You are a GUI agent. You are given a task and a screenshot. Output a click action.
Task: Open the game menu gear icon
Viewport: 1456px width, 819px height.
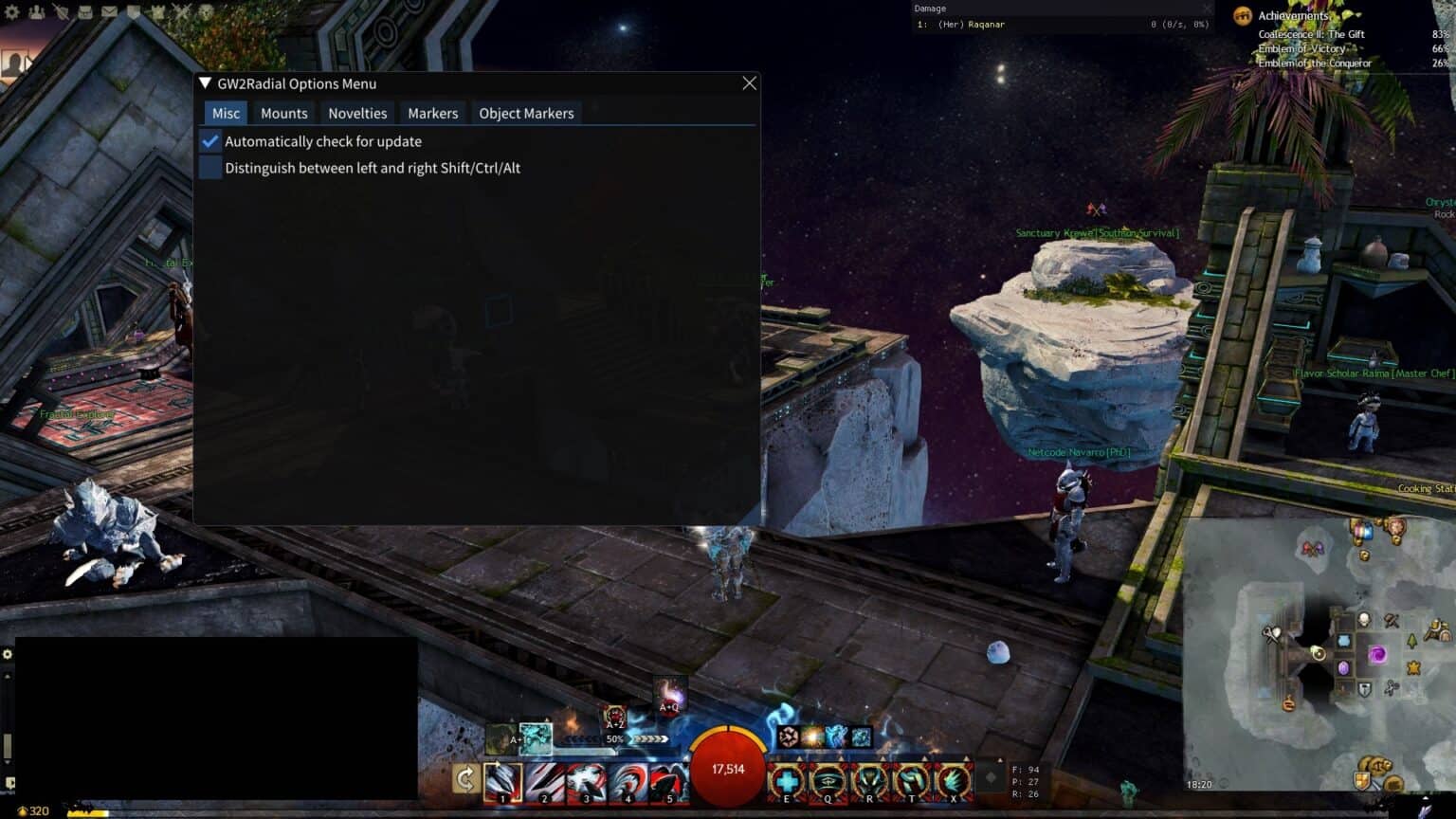(x=12, y=12)
